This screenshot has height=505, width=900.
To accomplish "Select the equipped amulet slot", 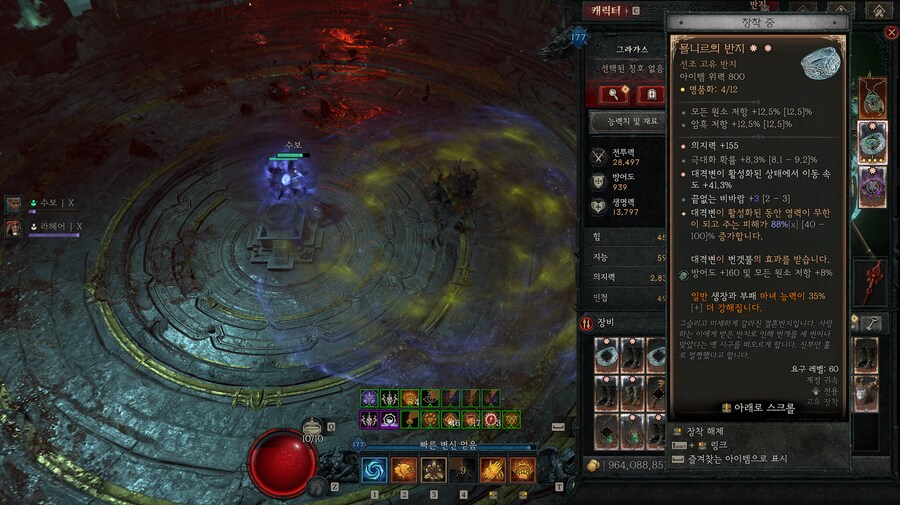I will 872,98.
